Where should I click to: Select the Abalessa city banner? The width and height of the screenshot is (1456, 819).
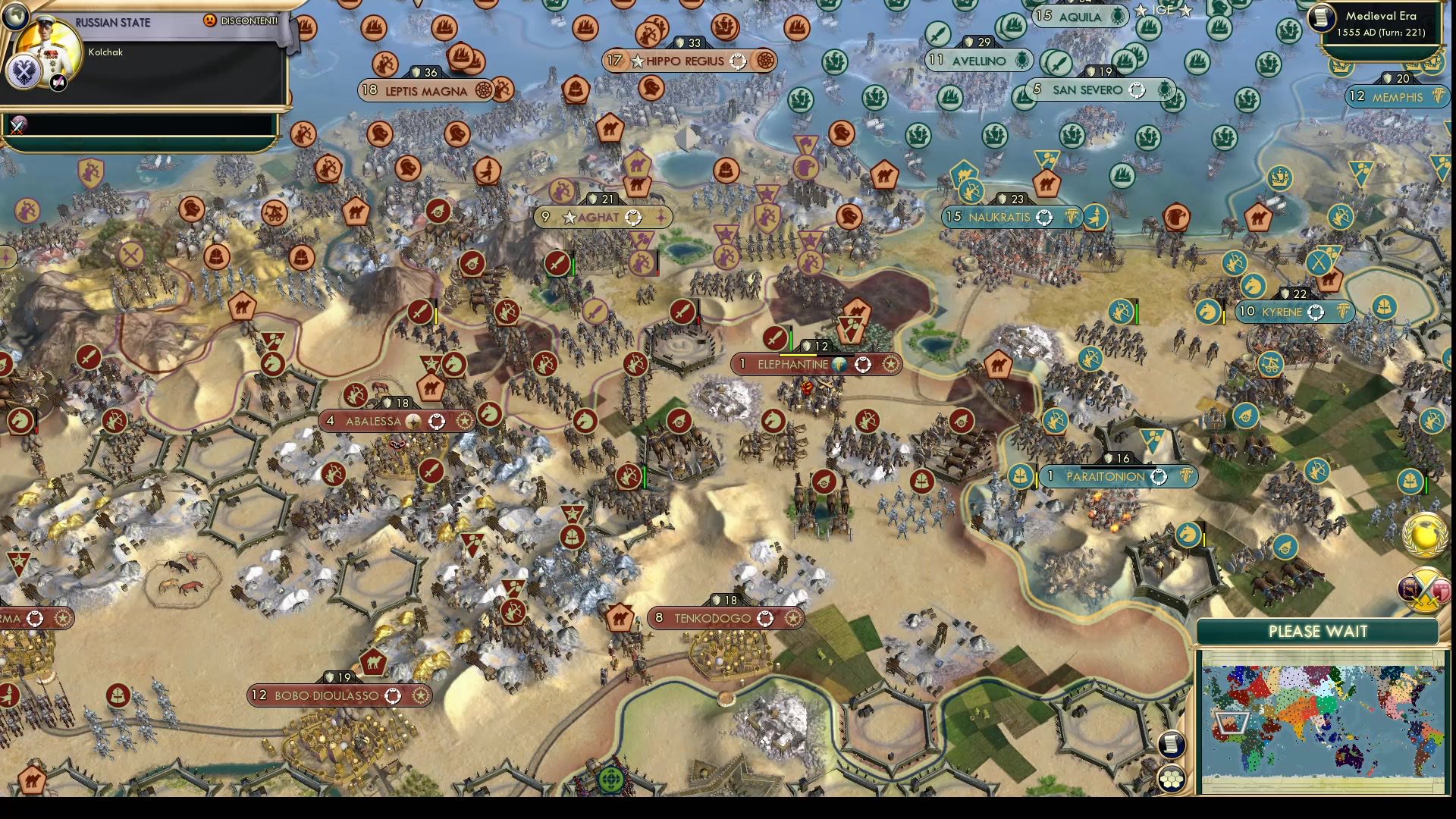(373, 422)
